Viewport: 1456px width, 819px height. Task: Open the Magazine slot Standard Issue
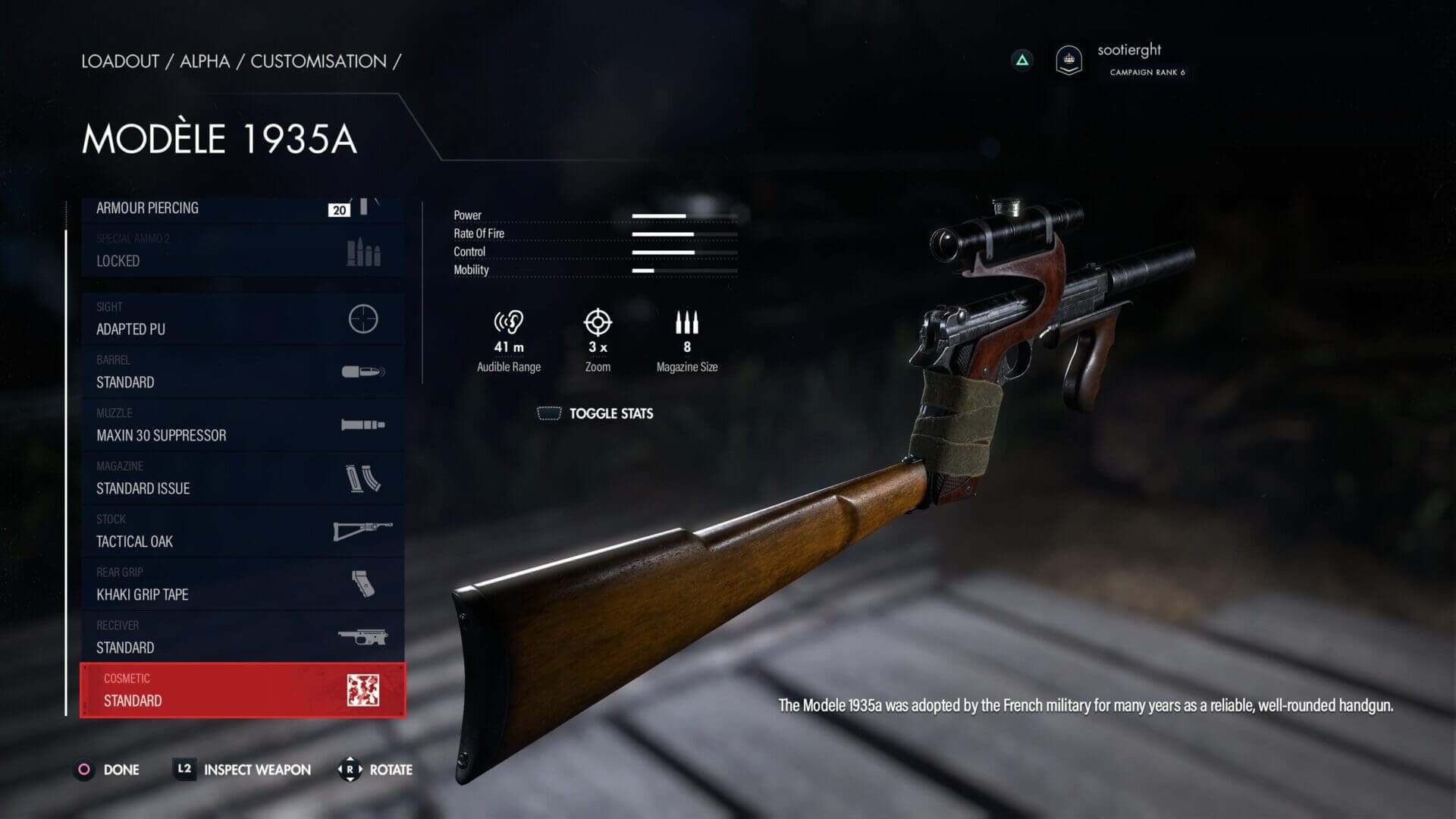(x=241, y=479)
